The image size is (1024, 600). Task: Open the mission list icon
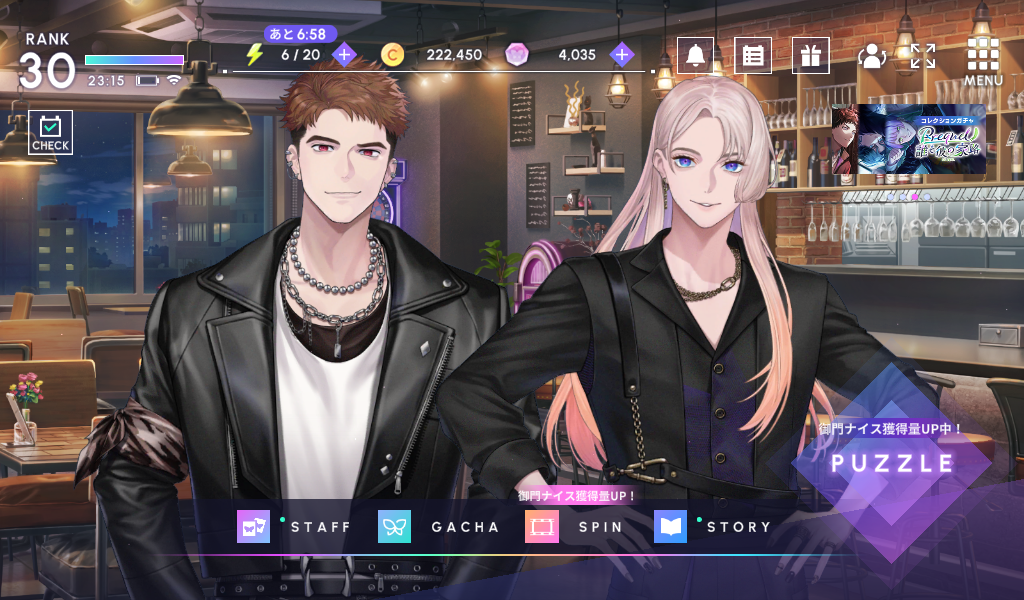753,55
